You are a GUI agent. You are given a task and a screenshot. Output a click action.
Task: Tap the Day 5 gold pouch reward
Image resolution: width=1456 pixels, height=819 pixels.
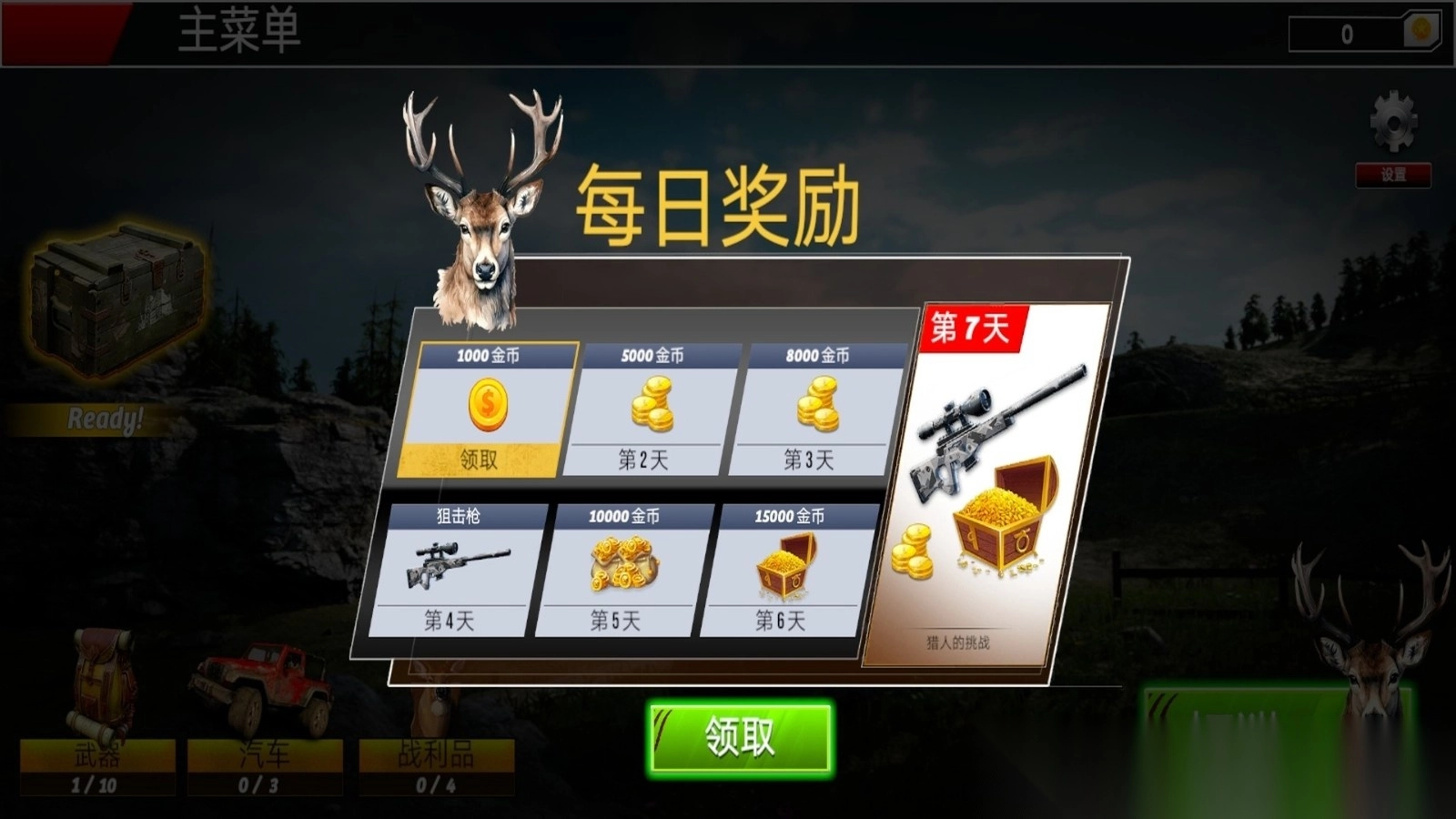tap(623, 564)
